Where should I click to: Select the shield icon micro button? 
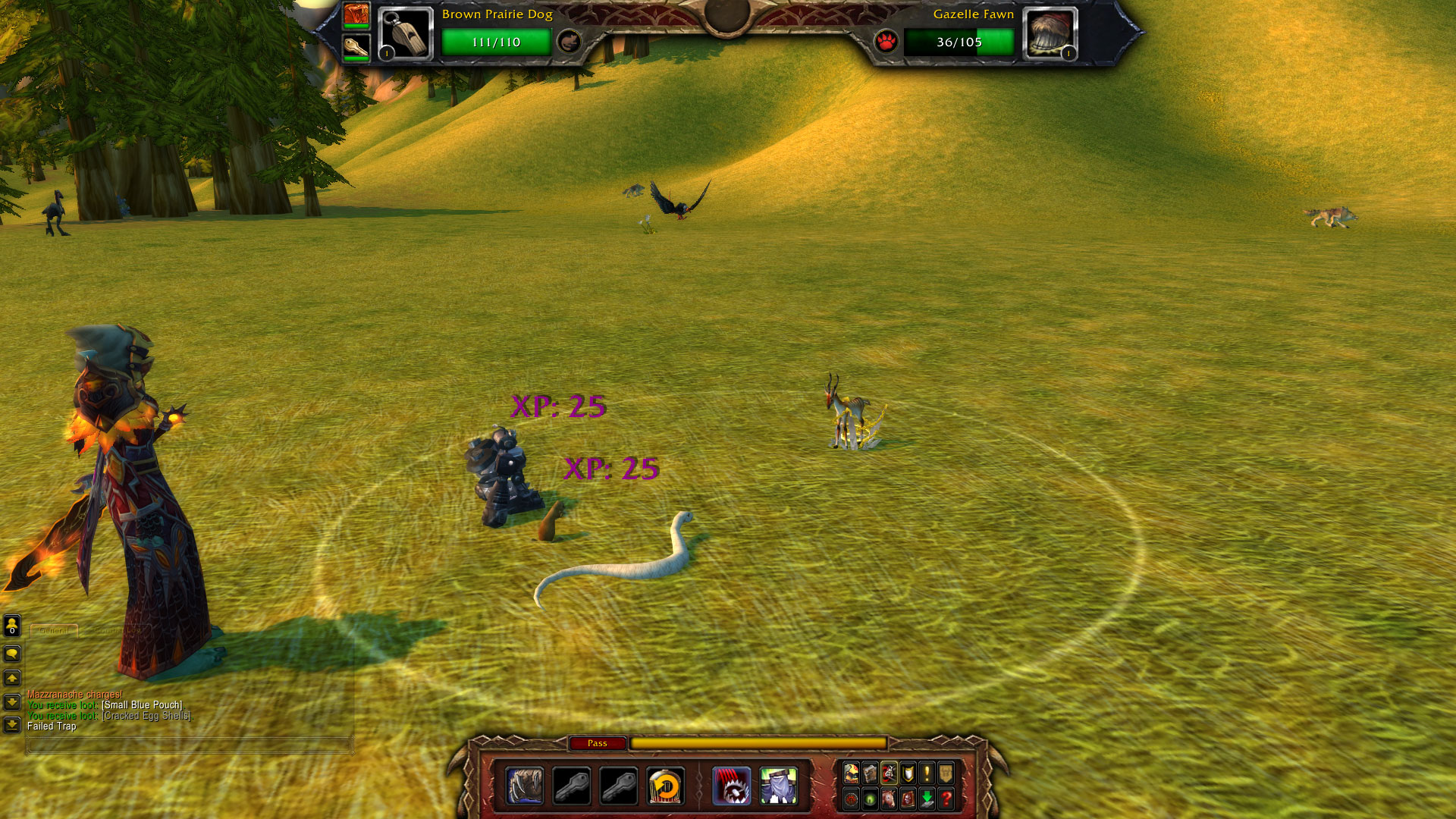[908, 773]
